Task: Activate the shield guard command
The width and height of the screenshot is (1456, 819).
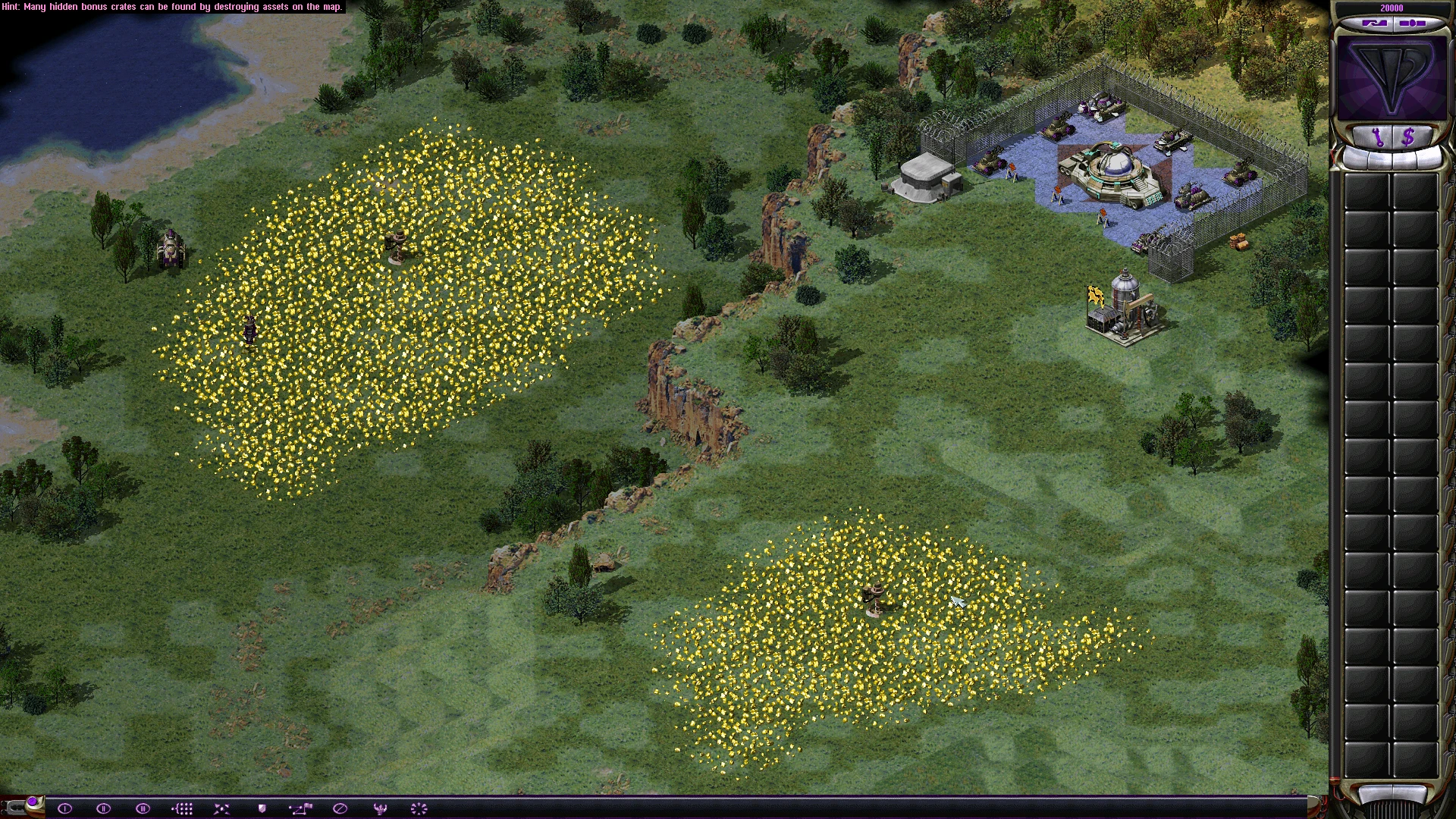Action: tap(262, 808)
